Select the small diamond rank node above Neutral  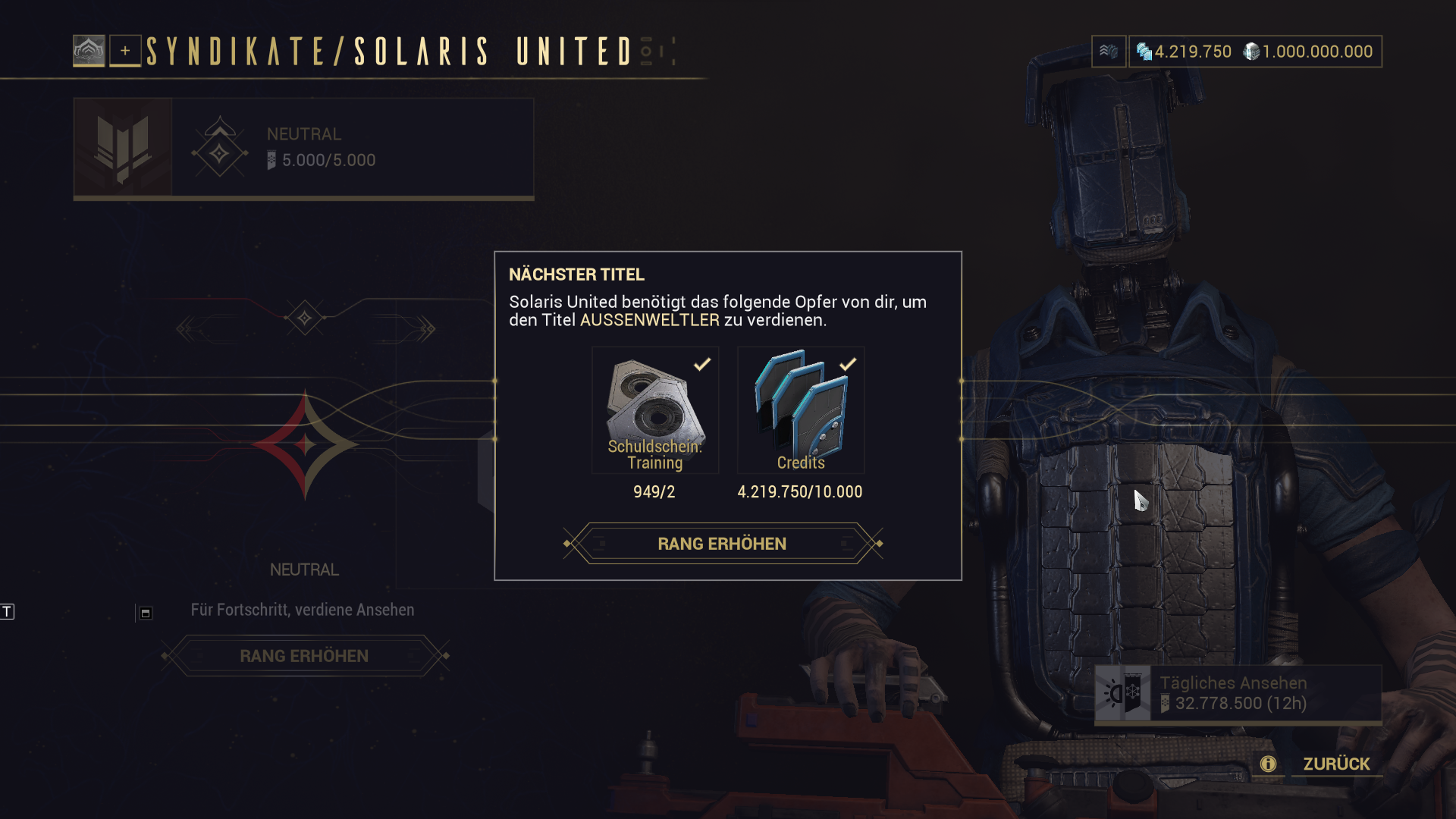click(305, 318)
